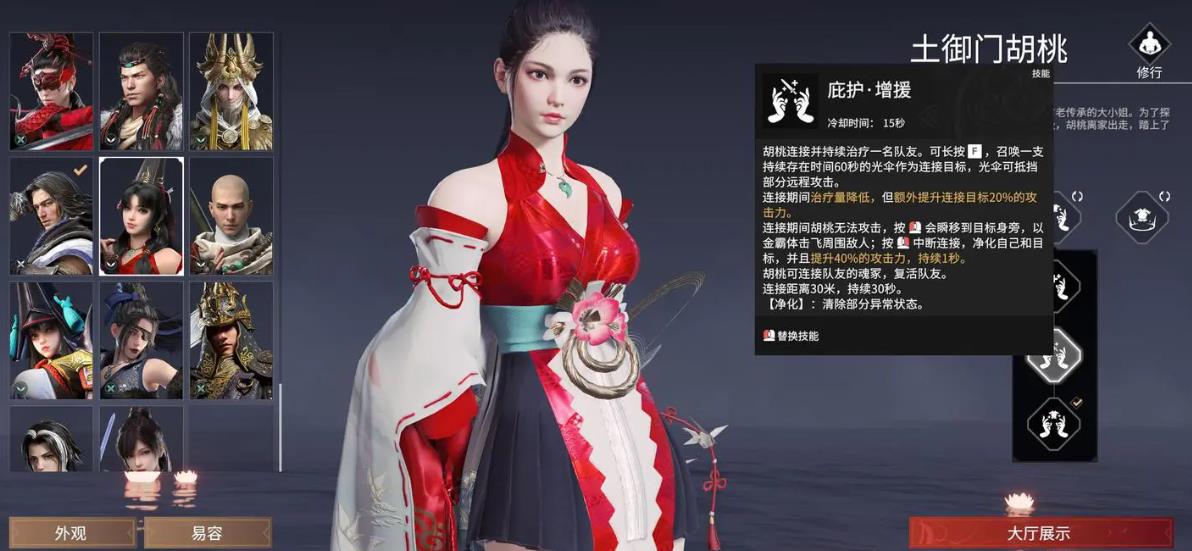Open the 易容 face customization menu

tap(207, 533)
